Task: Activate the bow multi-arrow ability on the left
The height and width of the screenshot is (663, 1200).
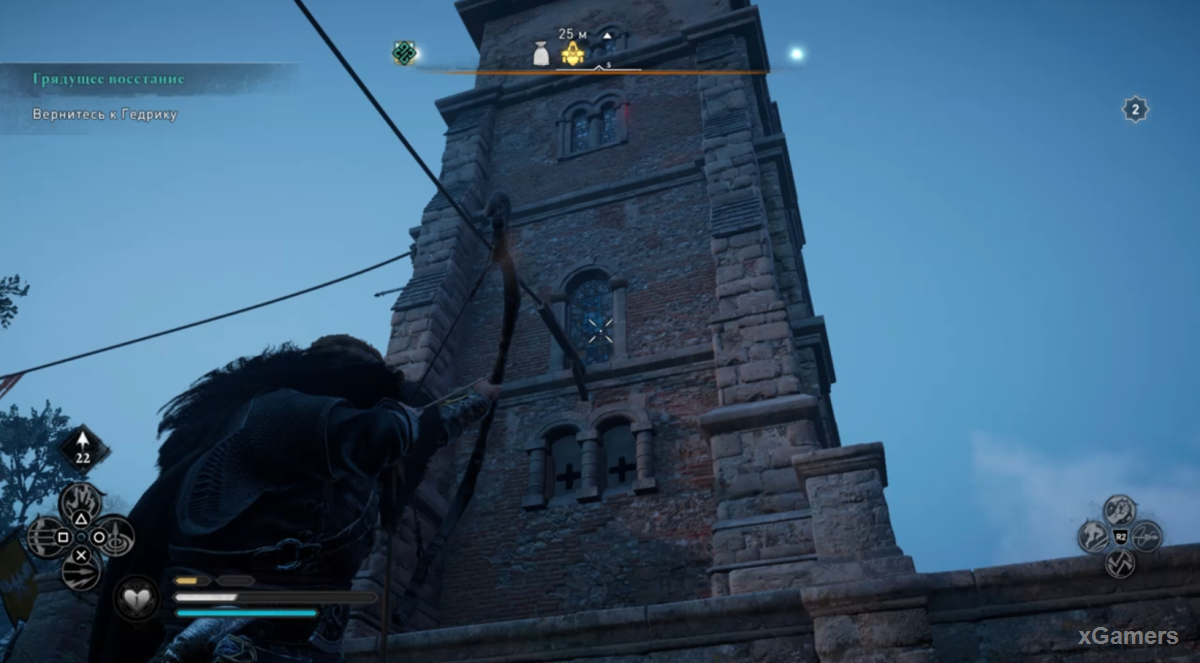Action: pos(45,536)
